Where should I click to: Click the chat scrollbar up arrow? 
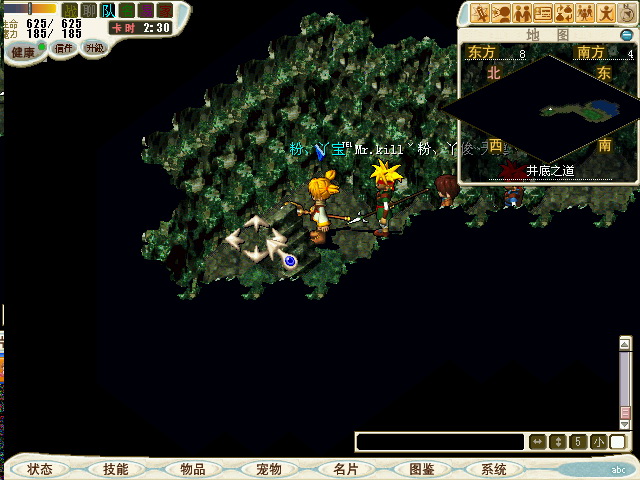point(625,345)
